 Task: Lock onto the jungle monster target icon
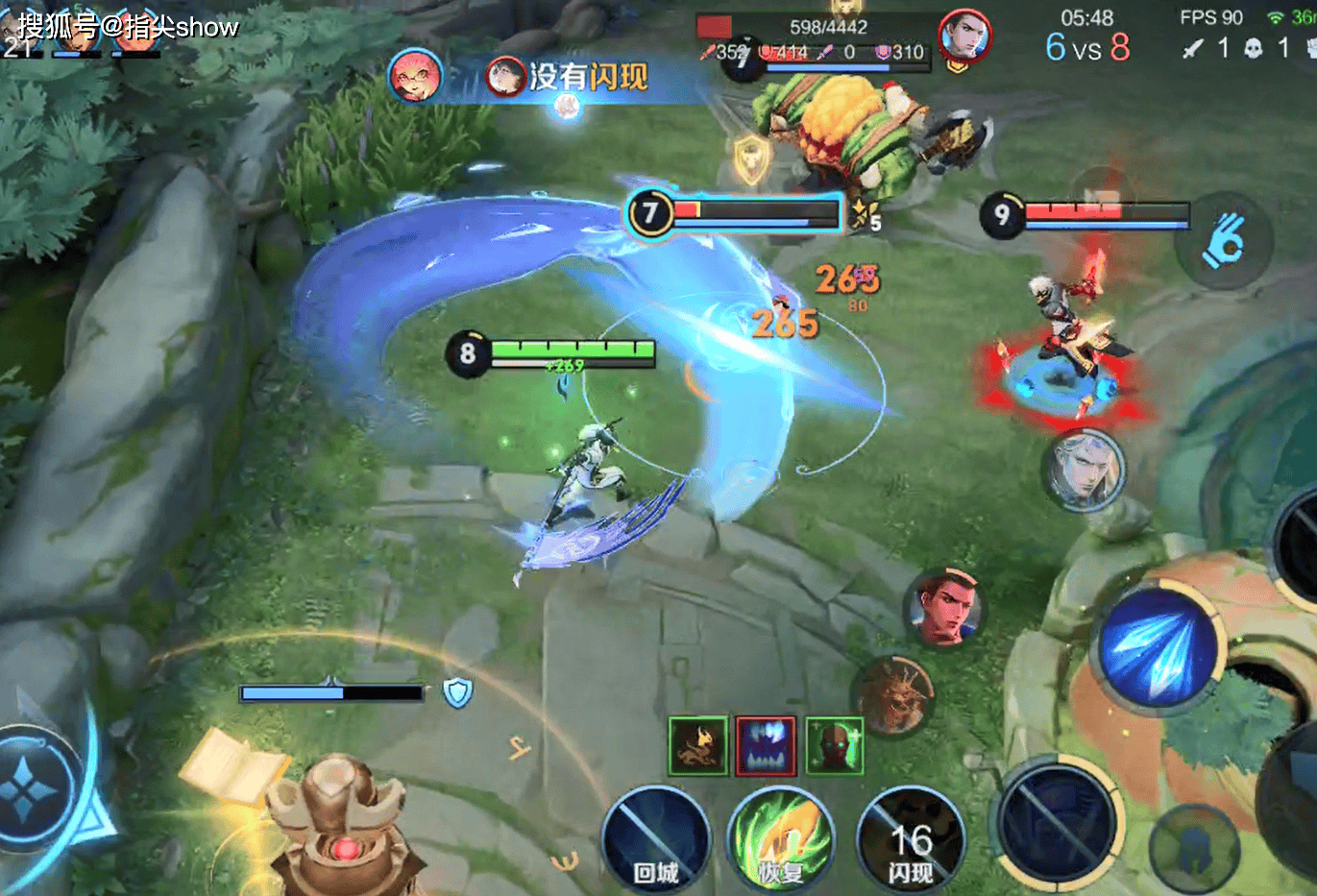[893, 695]
